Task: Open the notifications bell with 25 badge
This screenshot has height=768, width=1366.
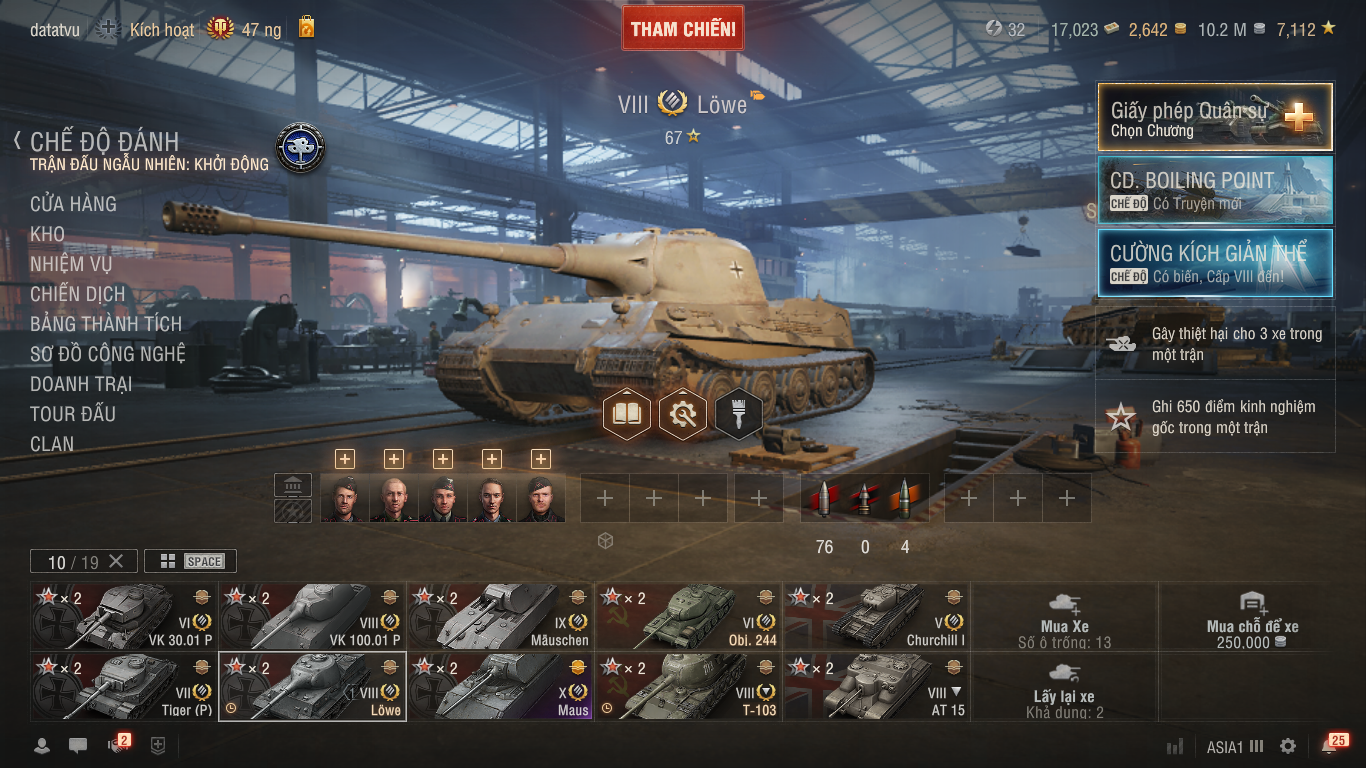Action: (1331, 746)
